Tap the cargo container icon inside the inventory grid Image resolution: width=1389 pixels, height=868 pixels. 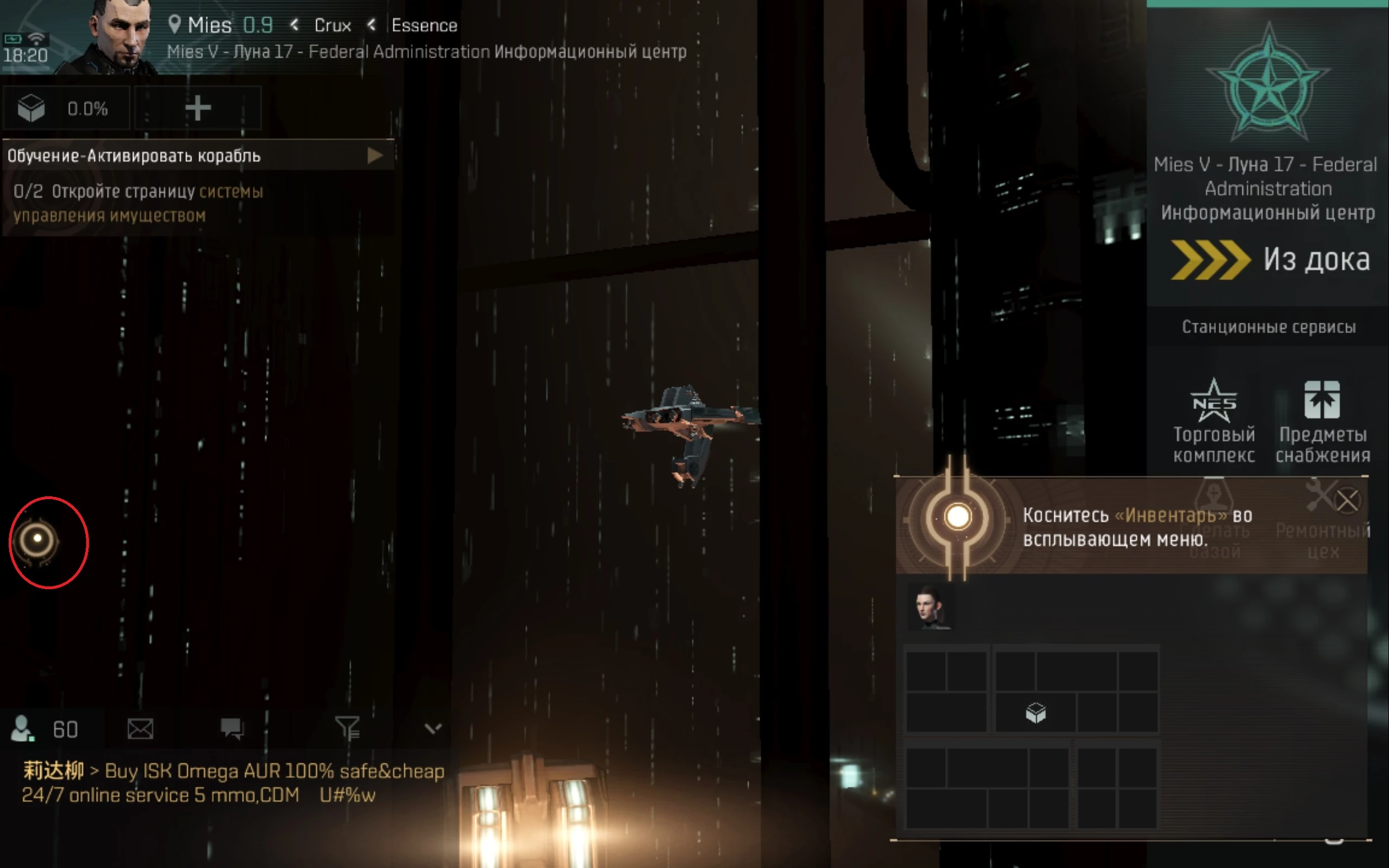pos(1035,714)
